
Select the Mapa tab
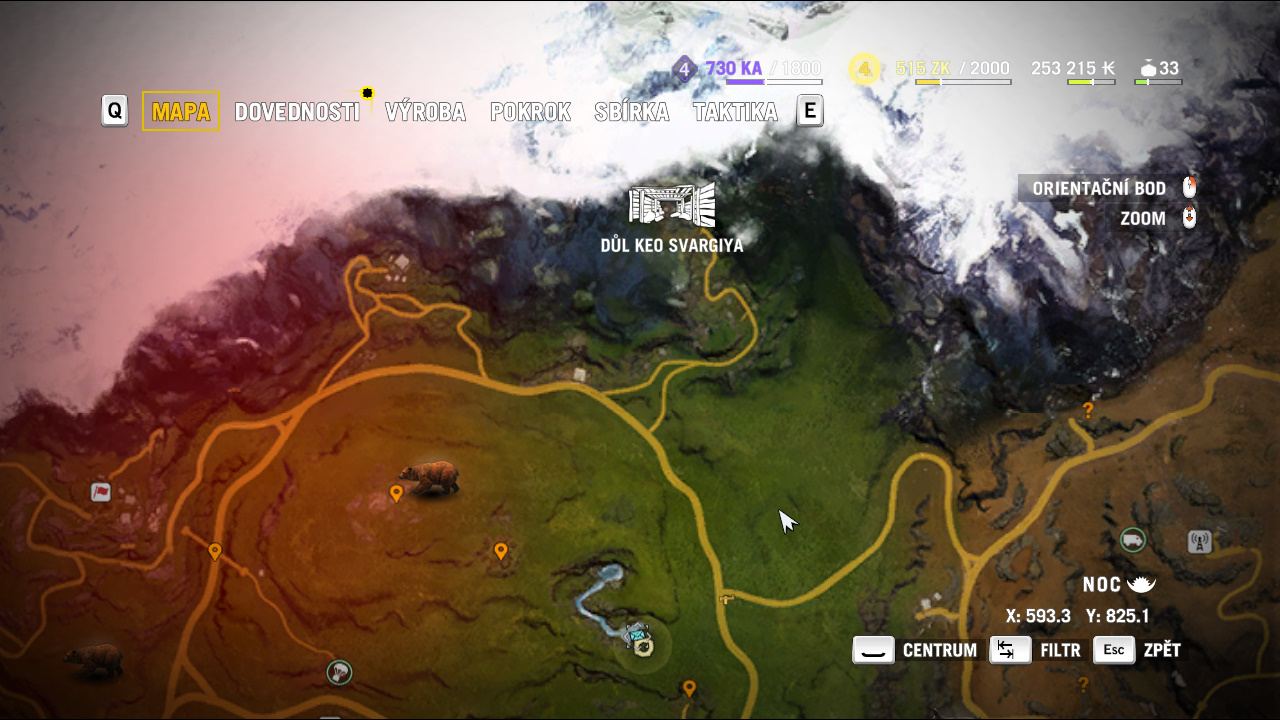(181, 112)
